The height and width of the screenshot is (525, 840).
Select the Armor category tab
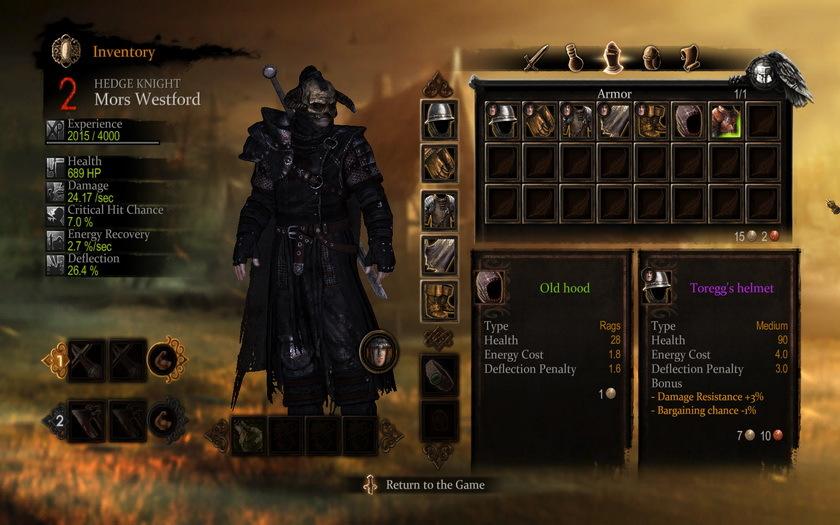612,56
